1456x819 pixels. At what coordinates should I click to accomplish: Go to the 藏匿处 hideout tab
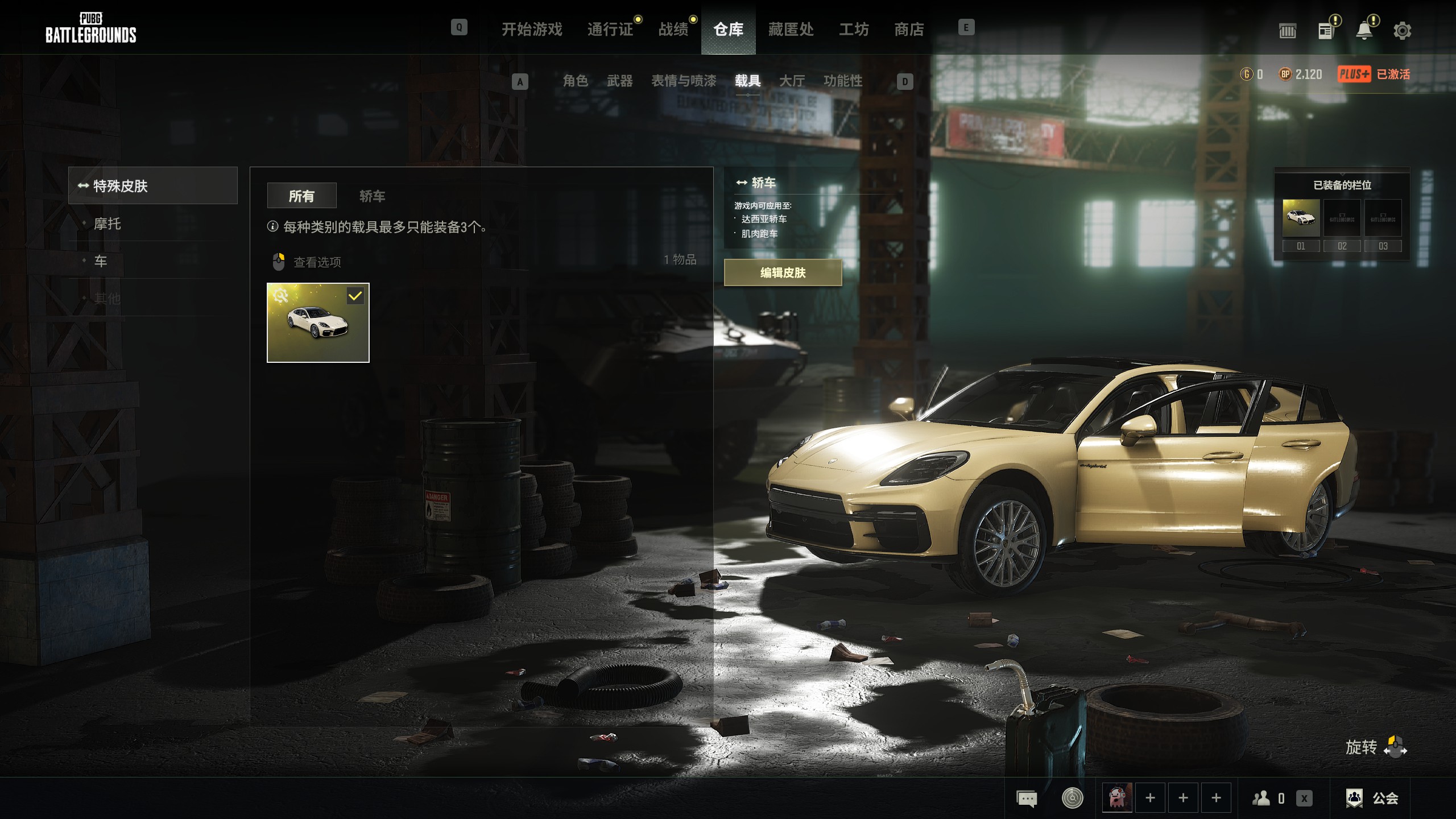click(791, 29)
